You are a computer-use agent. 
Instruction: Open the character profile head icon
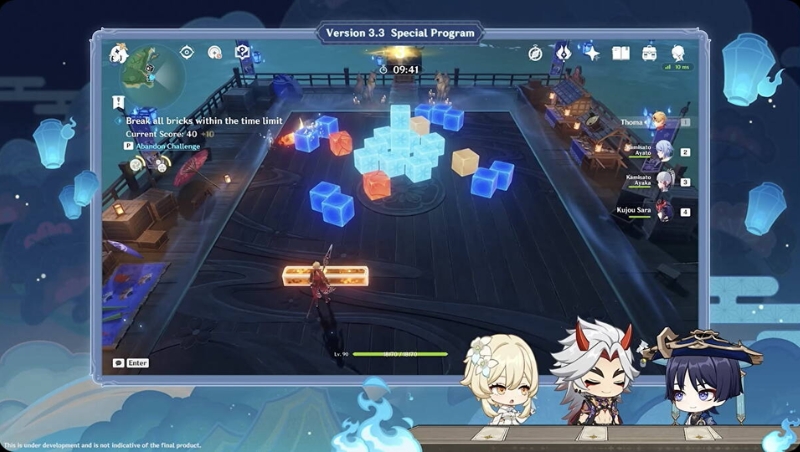click(x=678, y=53)
